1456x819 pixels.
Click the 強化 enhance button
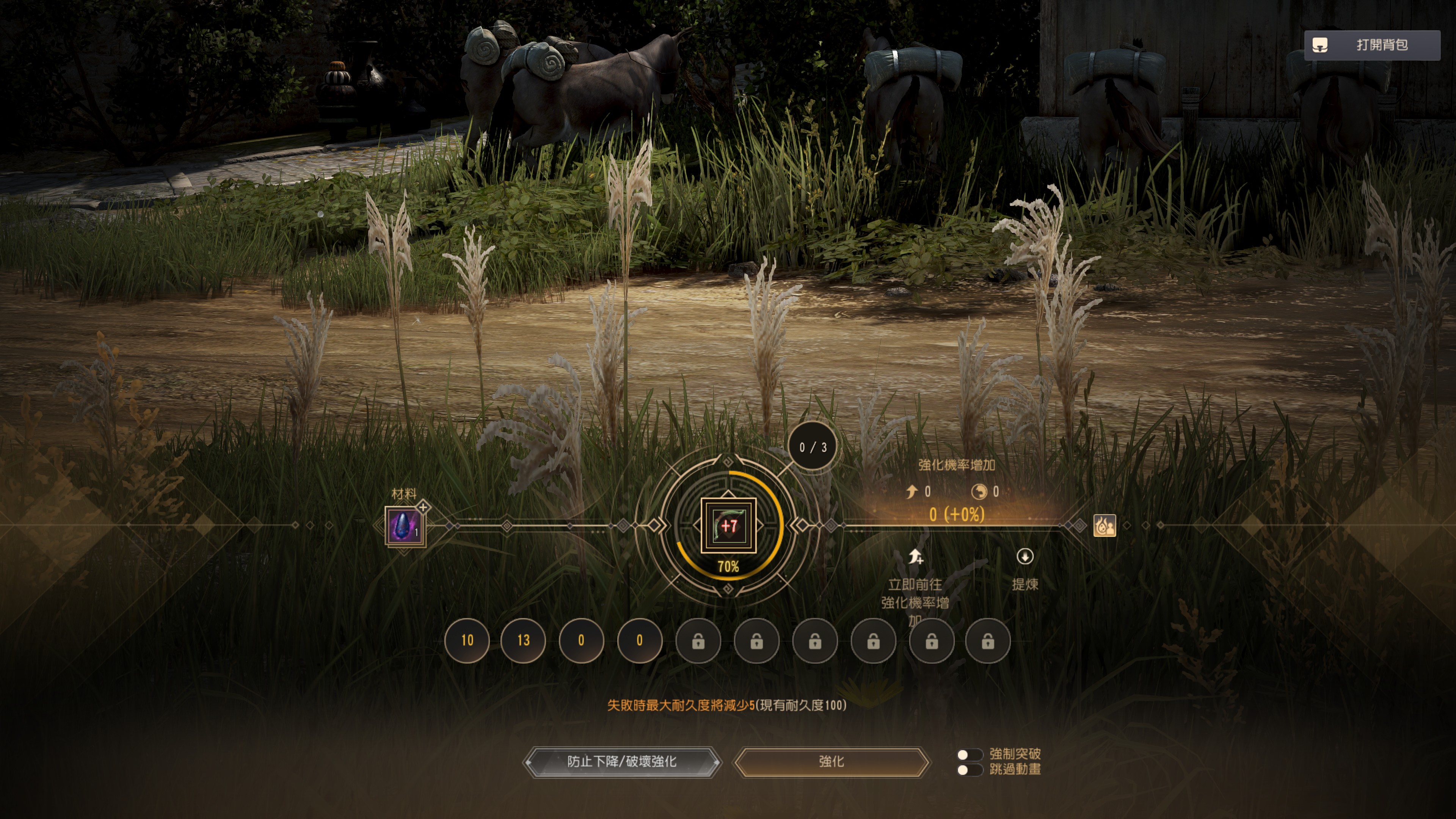coord(832,762)
